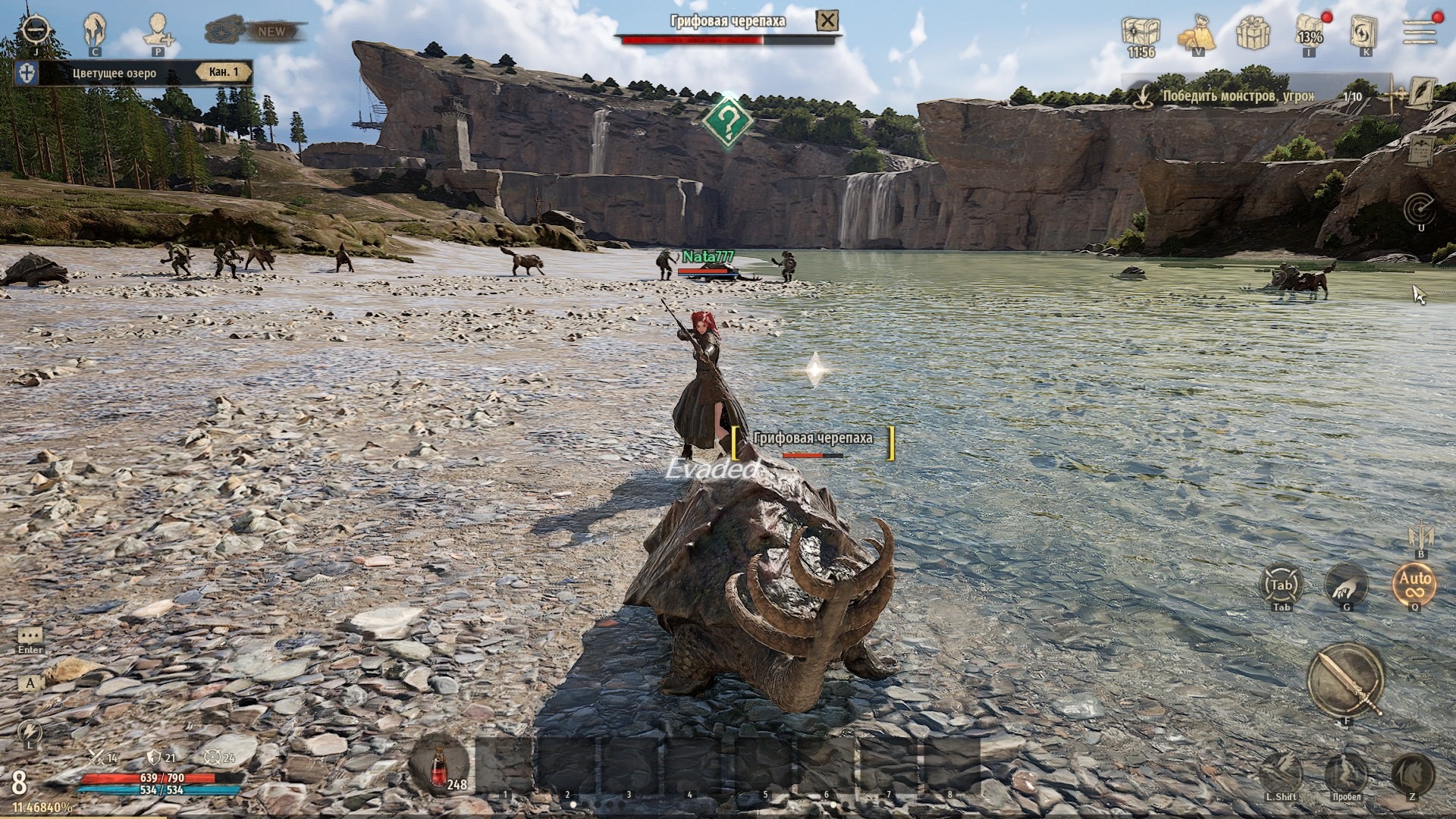Open the gift box rewards
This screenshot has height=819, width=1456.
click(x=1253, y=32)
